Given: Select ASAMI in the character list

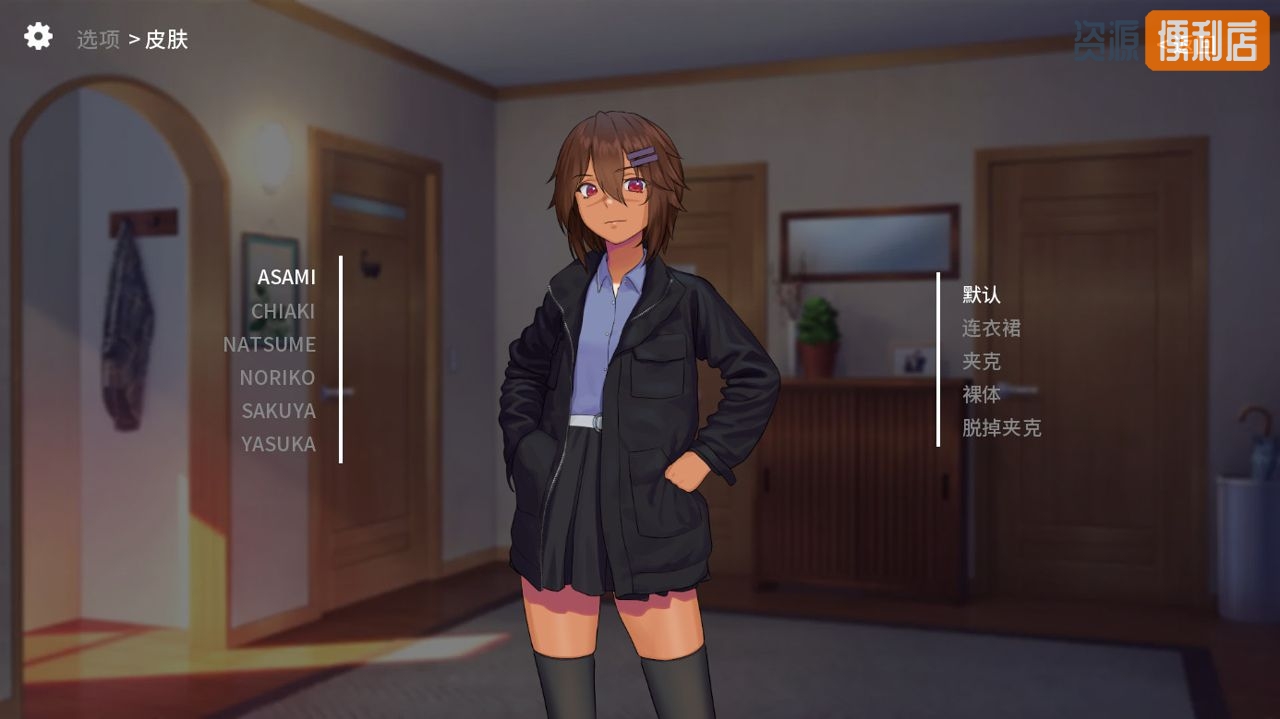Looking at the screenshot, I should [286, 277].
